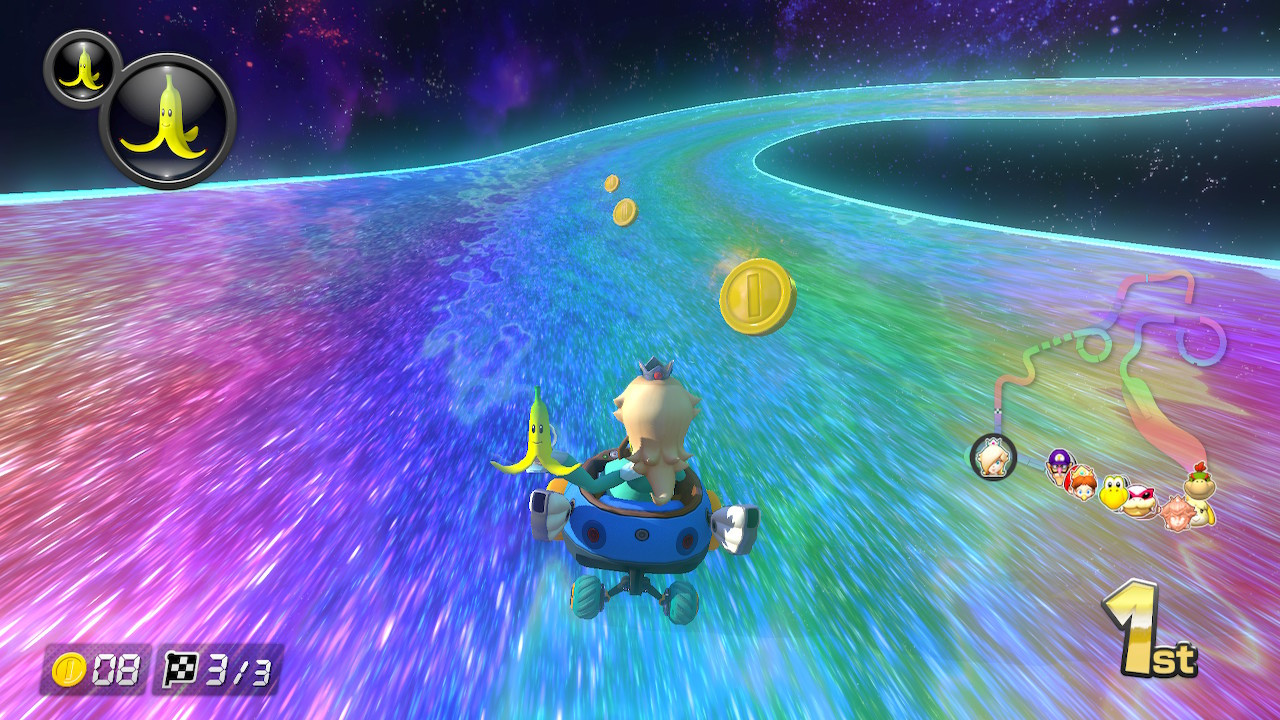
Task: Click Roy's pink-sunglasses minimap icon
Action: pos(1142,500)
